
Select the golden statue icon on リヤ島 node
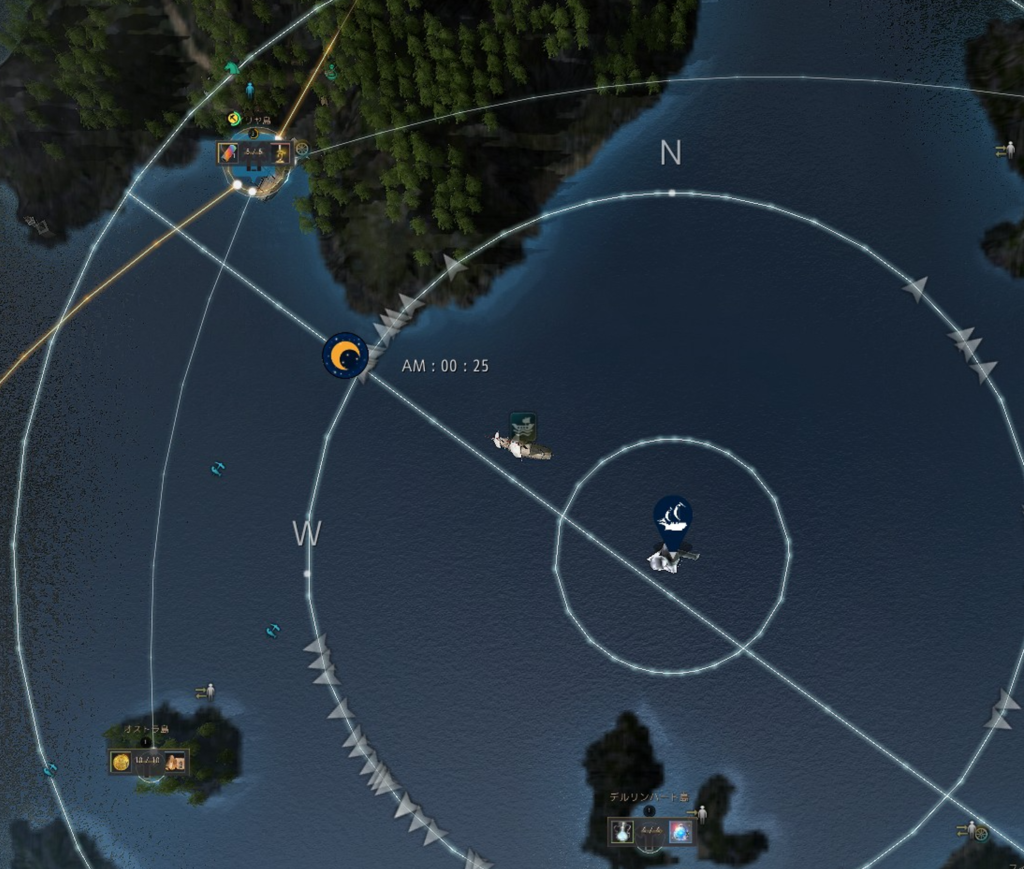point(281,153)
